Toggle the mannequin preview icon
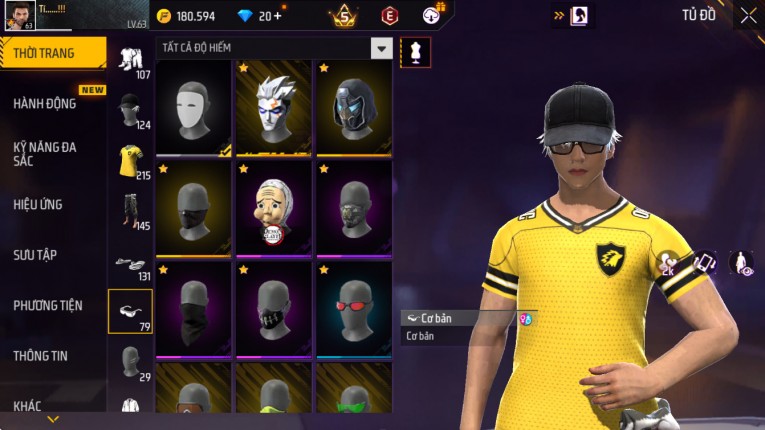This screenshot has height=430, width=765. pyautogui.click(x=415, y=52)
